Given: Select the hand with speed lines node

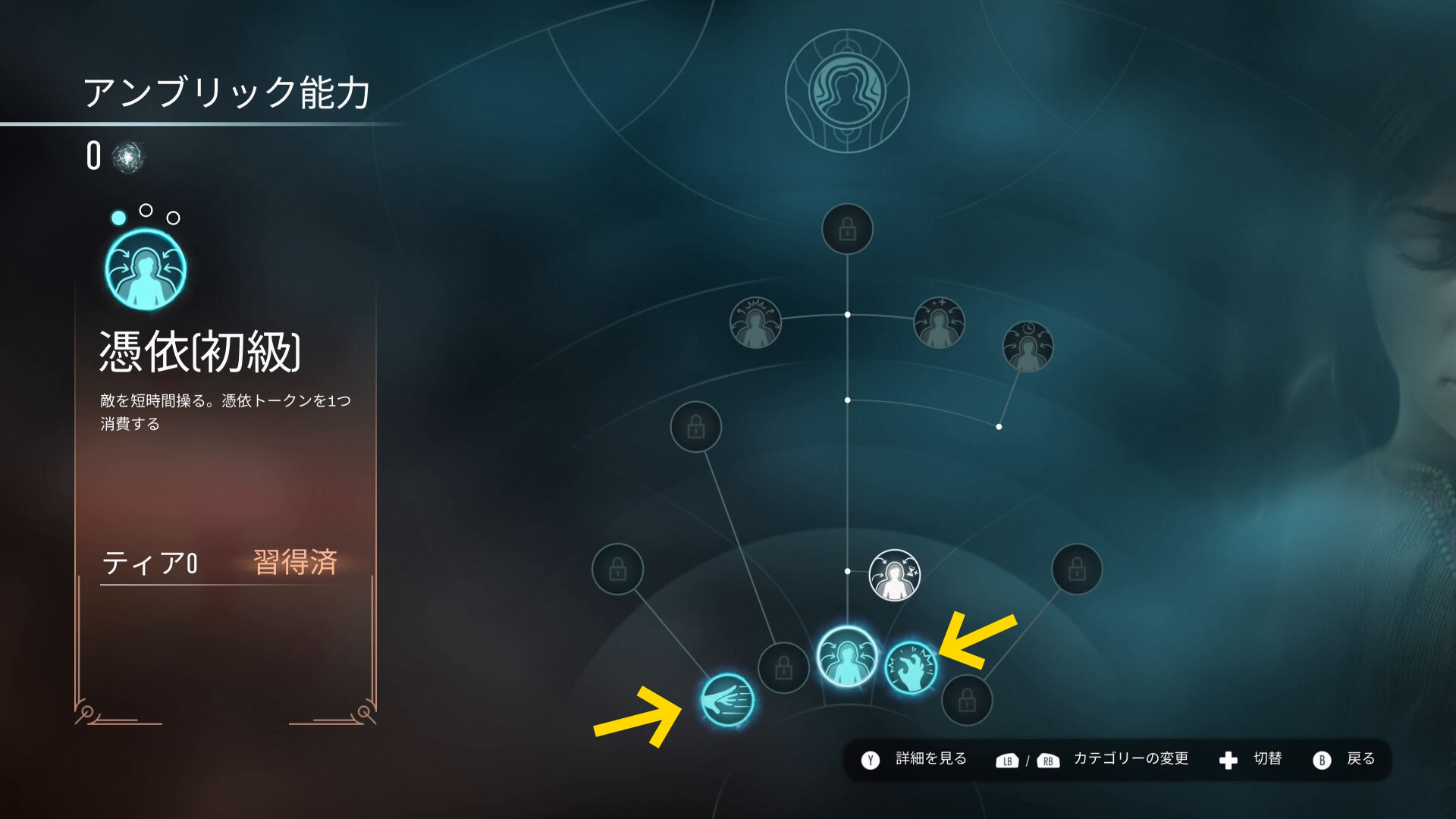Looking at the screenshot, I should click(727, 700).
